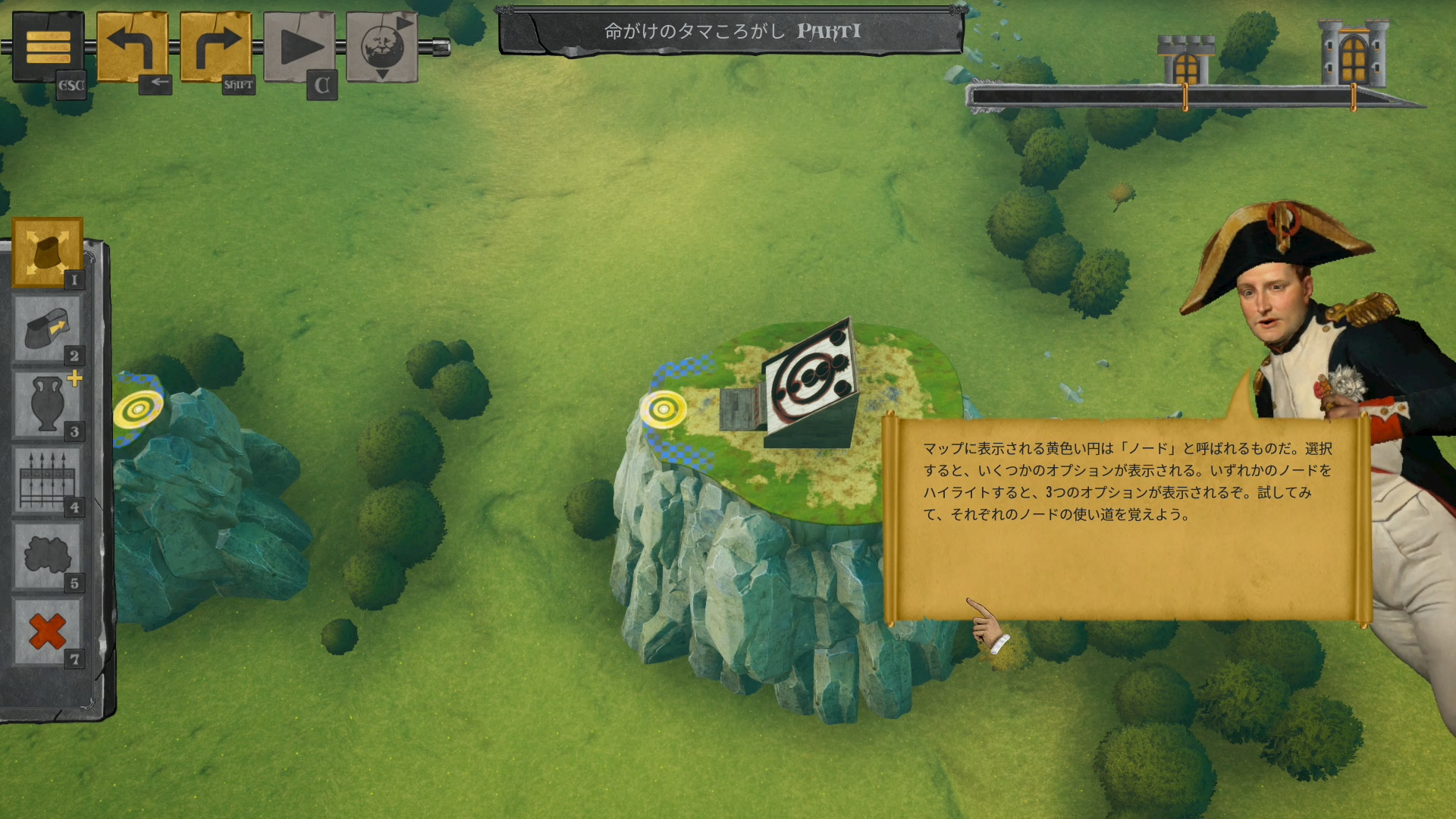The width and height of the screenshot is (1456, 819).
Task: Choose the block with arrow tool
Action: coord(47,329)
